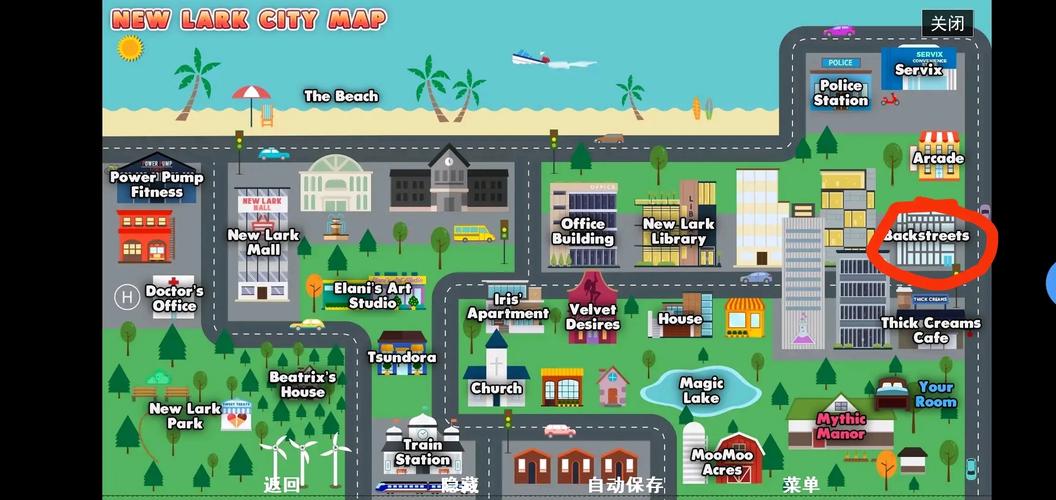The width and height of the screenshot is (1056, 500).
Task: Enter Mythic Manor
Action: [841, 425]
